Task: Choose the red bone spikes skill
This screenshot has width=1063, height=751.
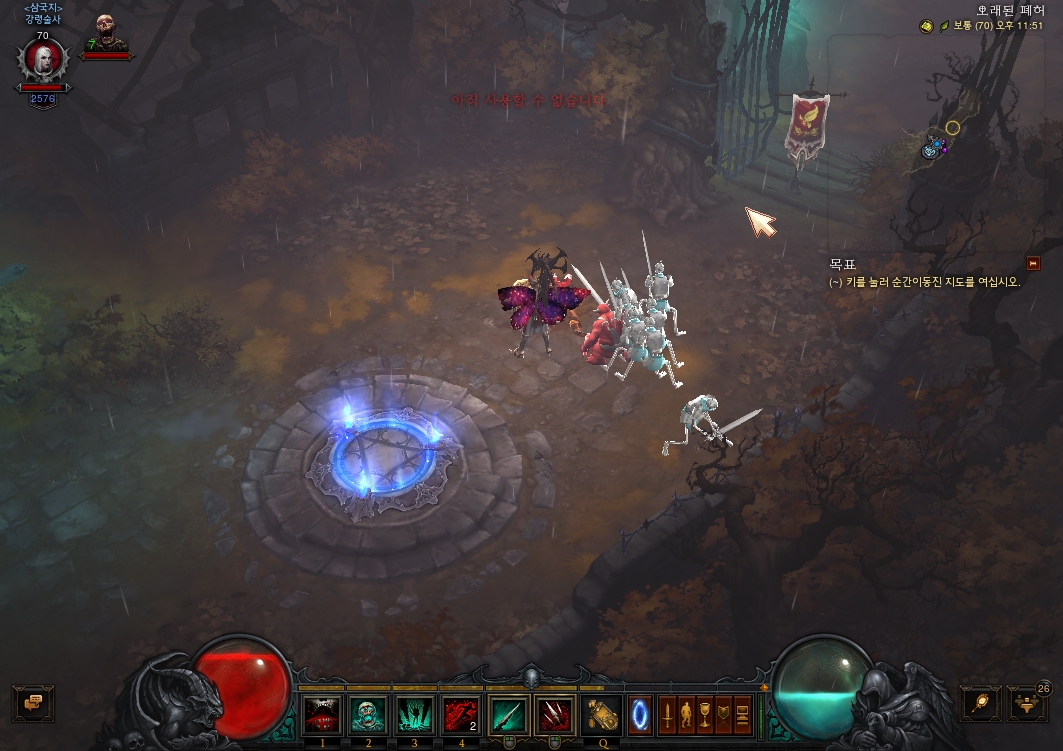Action: coord(555,714)
